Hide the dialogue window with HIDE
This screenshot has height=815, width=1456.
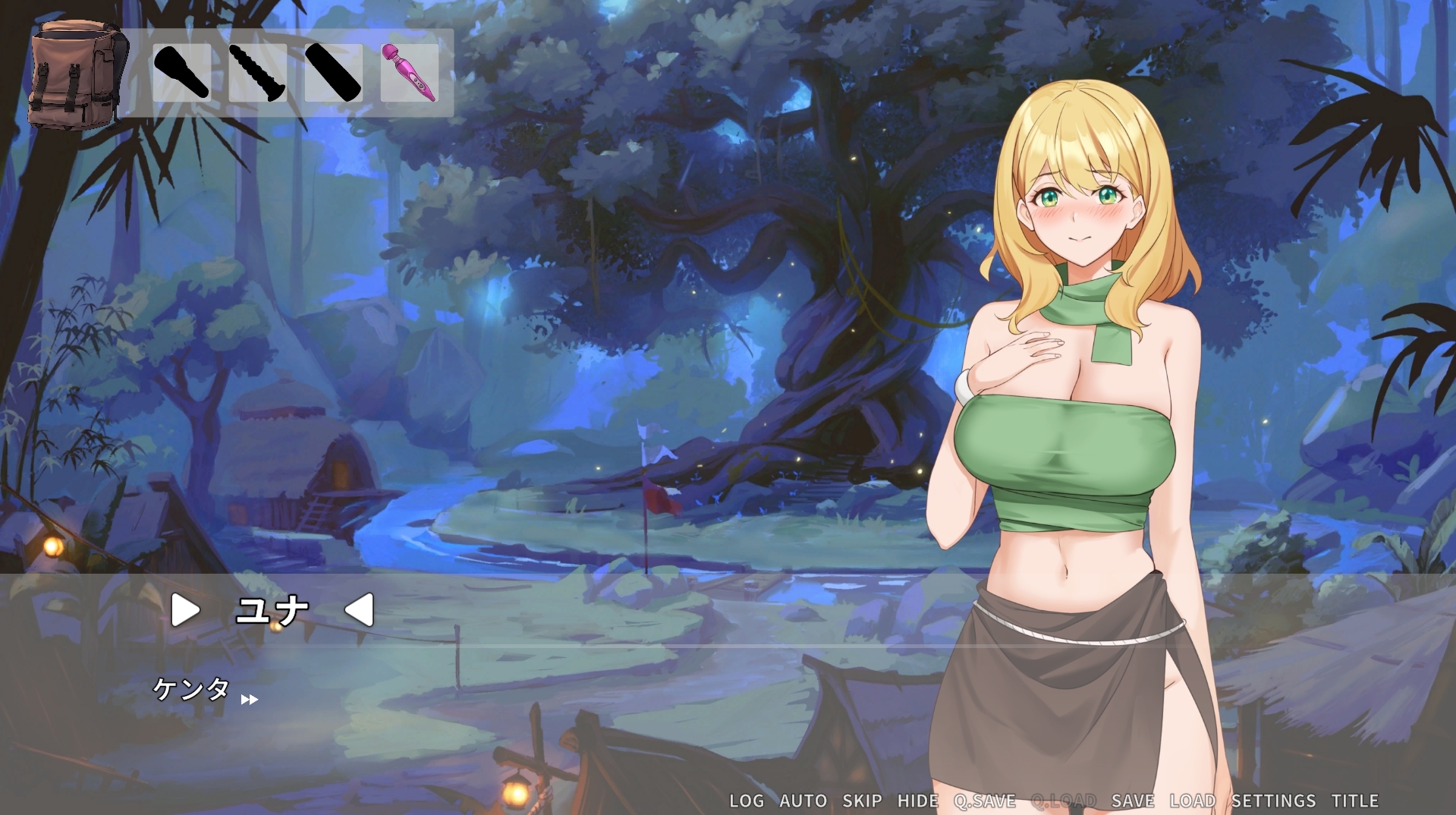917,801
